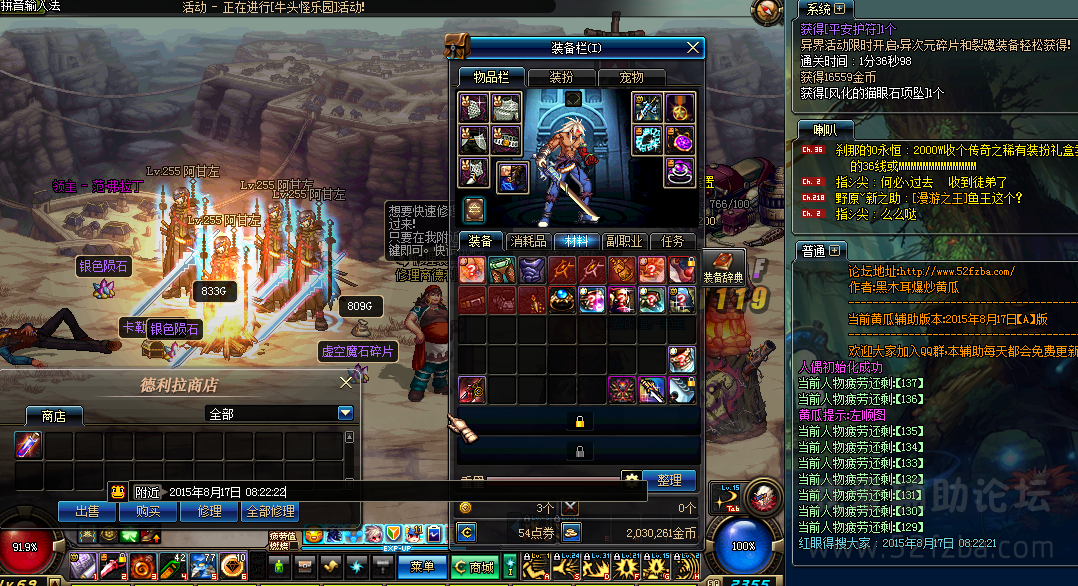Open the 装备辞典 equipment dictionary
The image size is (1078, 586).
click(723, 267)
